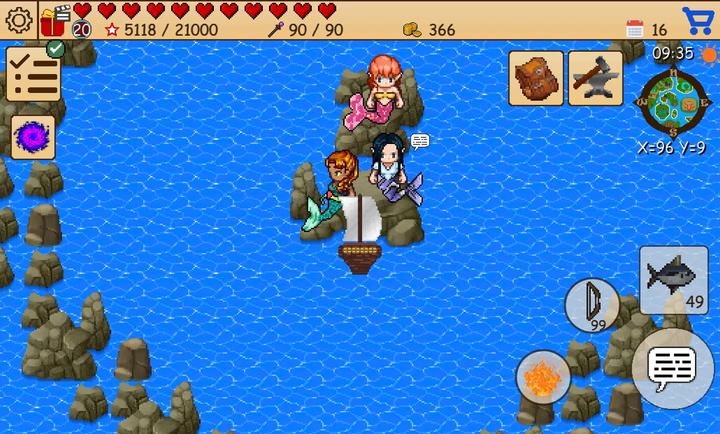This screenshot has height=434, width=720.
Task: Activate the purple portal icon
Action: (33, 137)
